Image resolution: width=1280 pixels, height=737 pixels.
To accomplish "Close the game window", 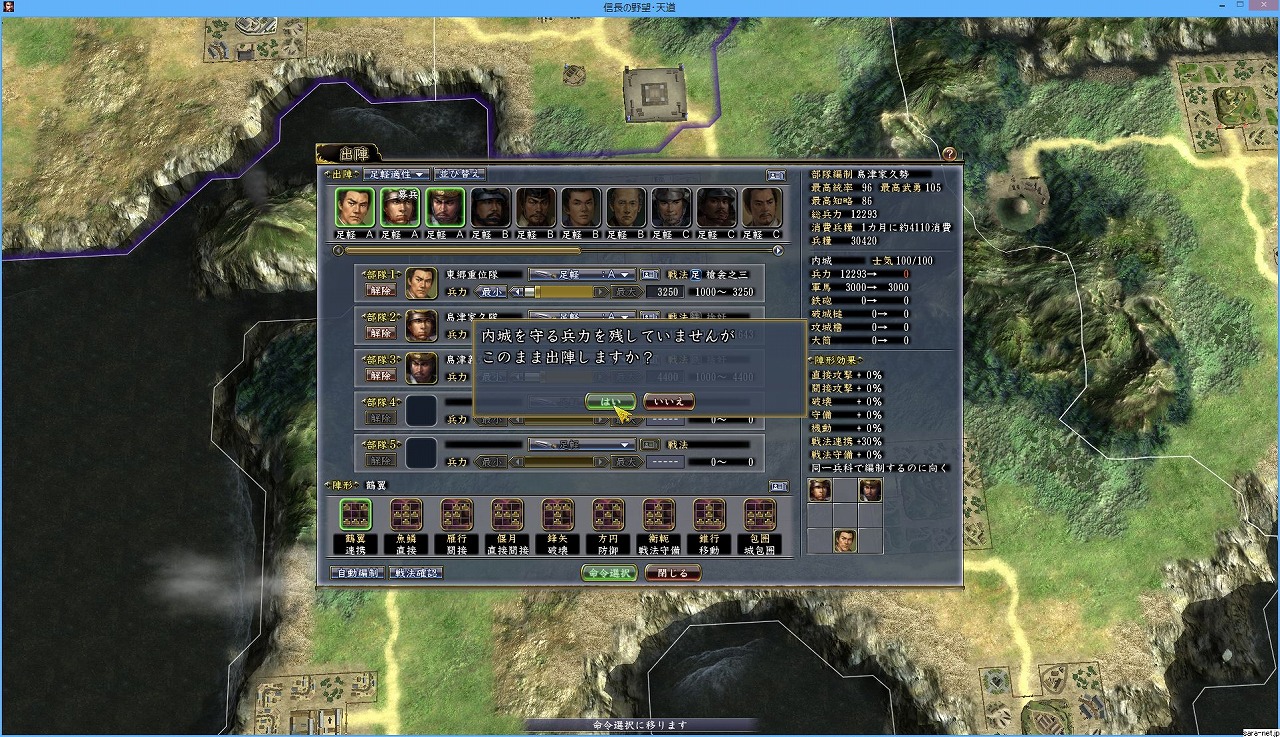I will click(1257, 9).
